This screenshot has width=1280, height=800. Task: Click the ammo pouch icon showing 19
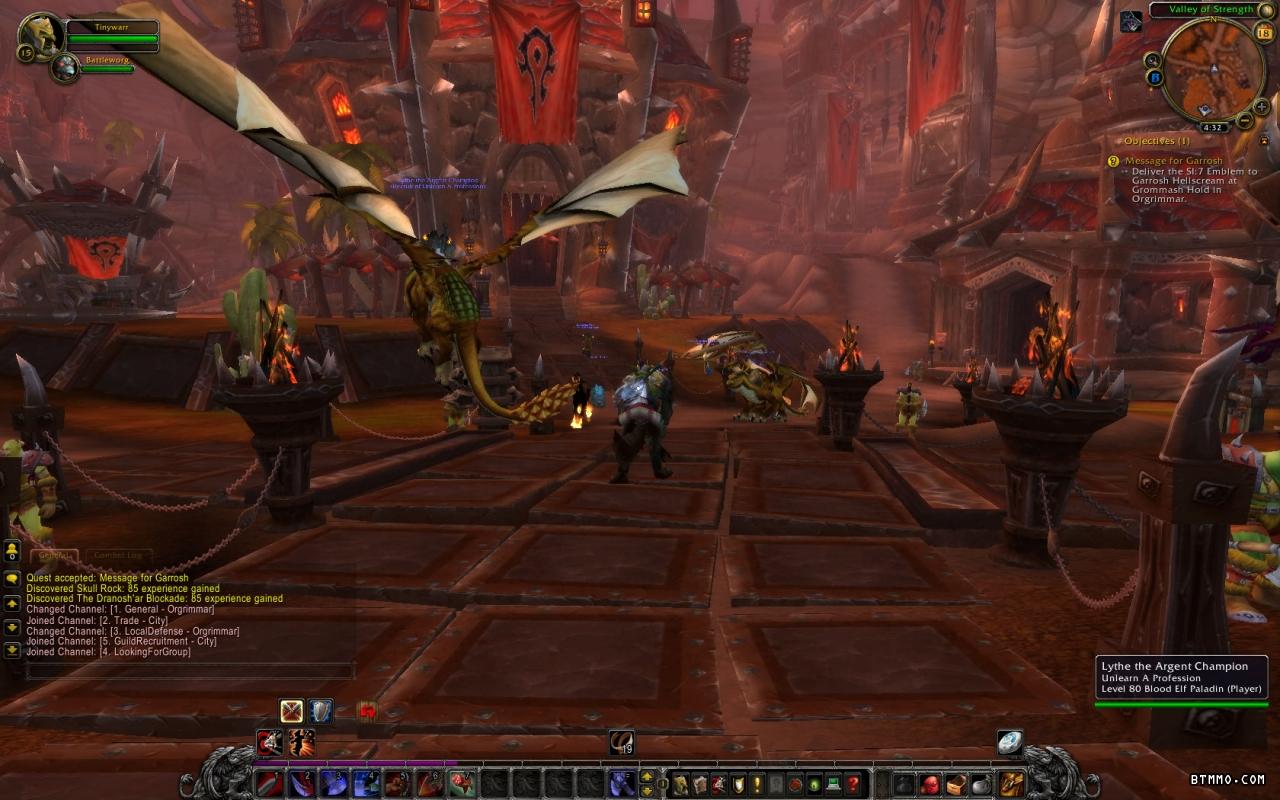point(621,742)
